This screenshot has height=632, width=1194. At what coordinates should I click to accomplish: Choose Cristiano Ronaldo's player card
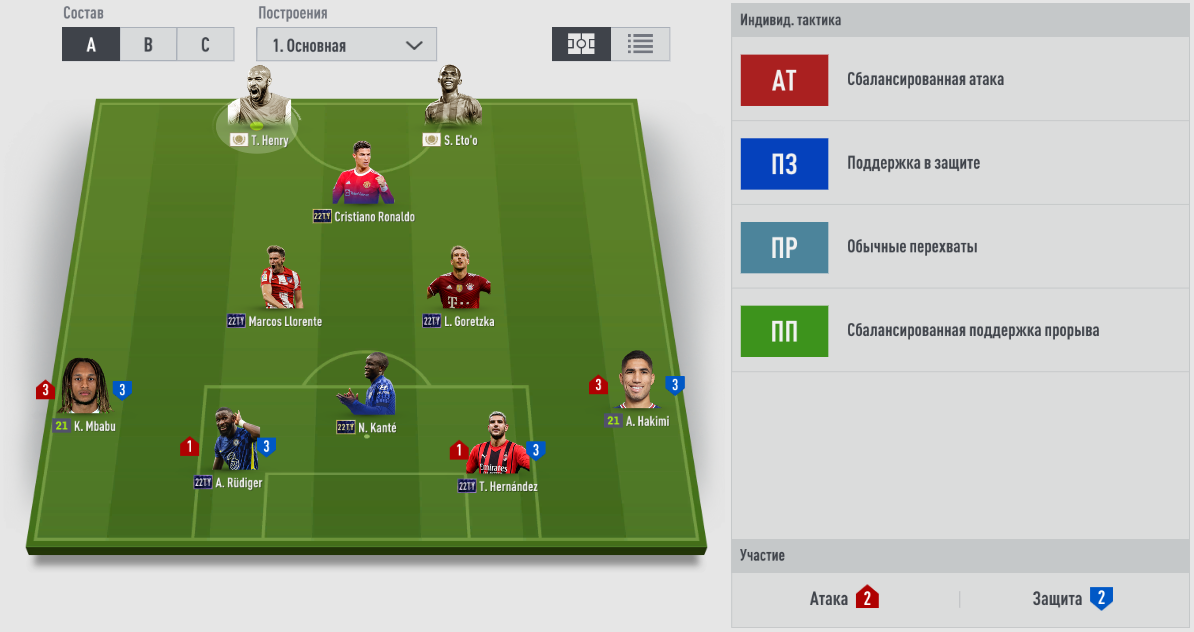362,175
